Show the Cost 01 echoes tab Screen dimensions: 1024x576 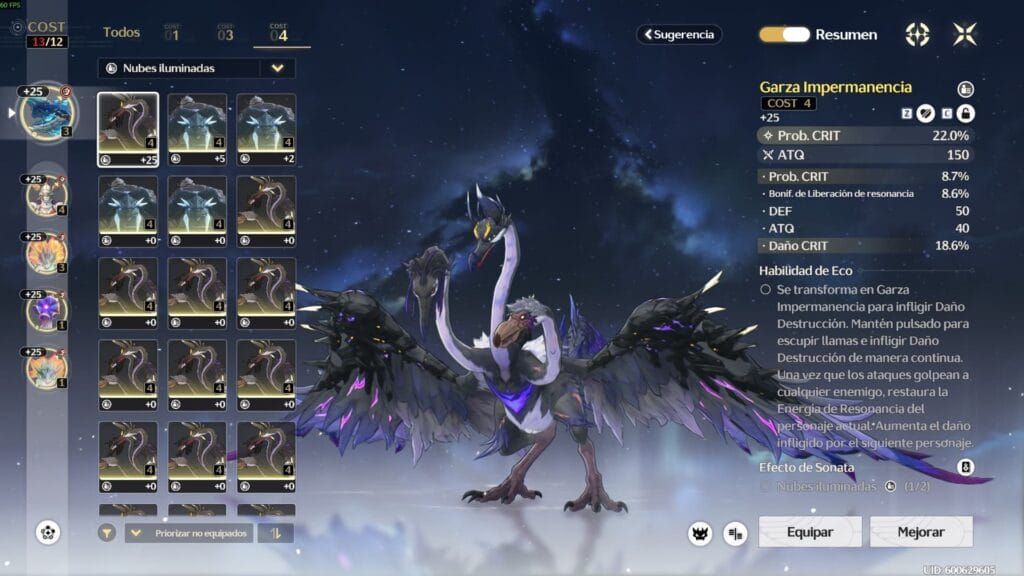click(x=172, y=33)
